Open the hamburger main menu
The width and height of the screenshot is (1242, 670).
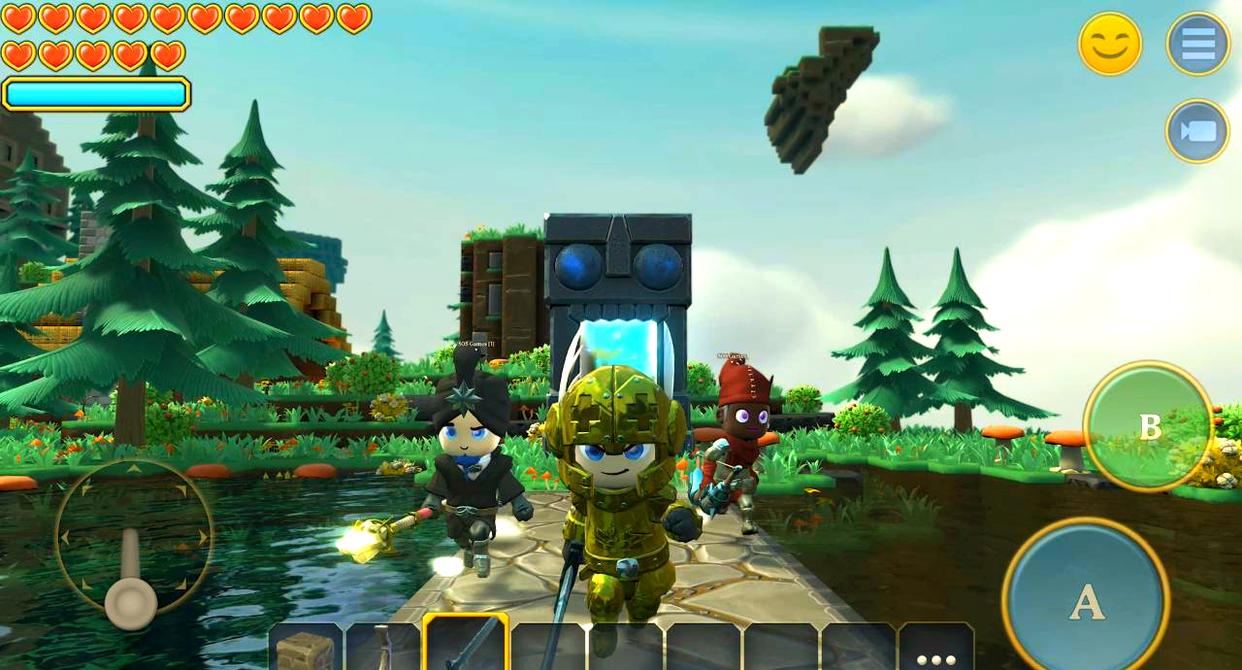pyautogui.click(x=1197, y=44)
